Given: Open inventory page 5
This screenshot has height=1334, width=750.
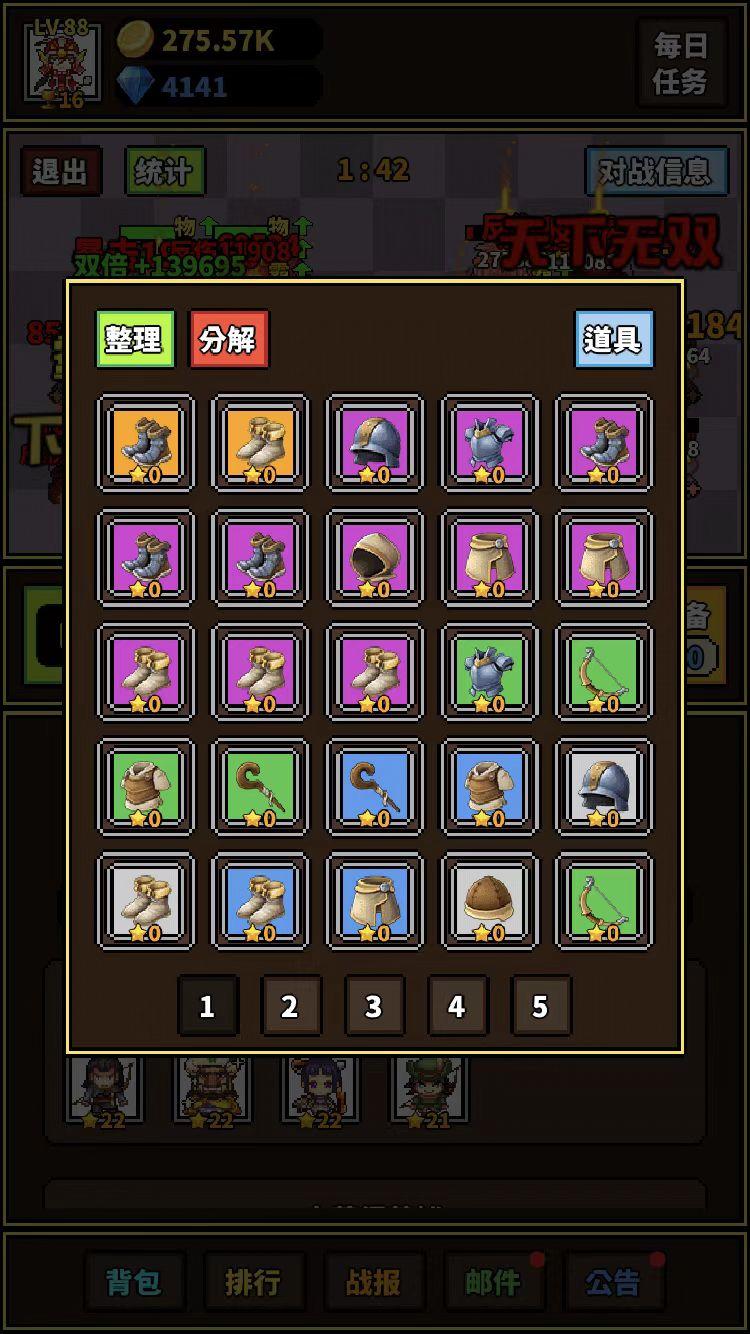Looking at the screenshot, I should (540, 1005).
